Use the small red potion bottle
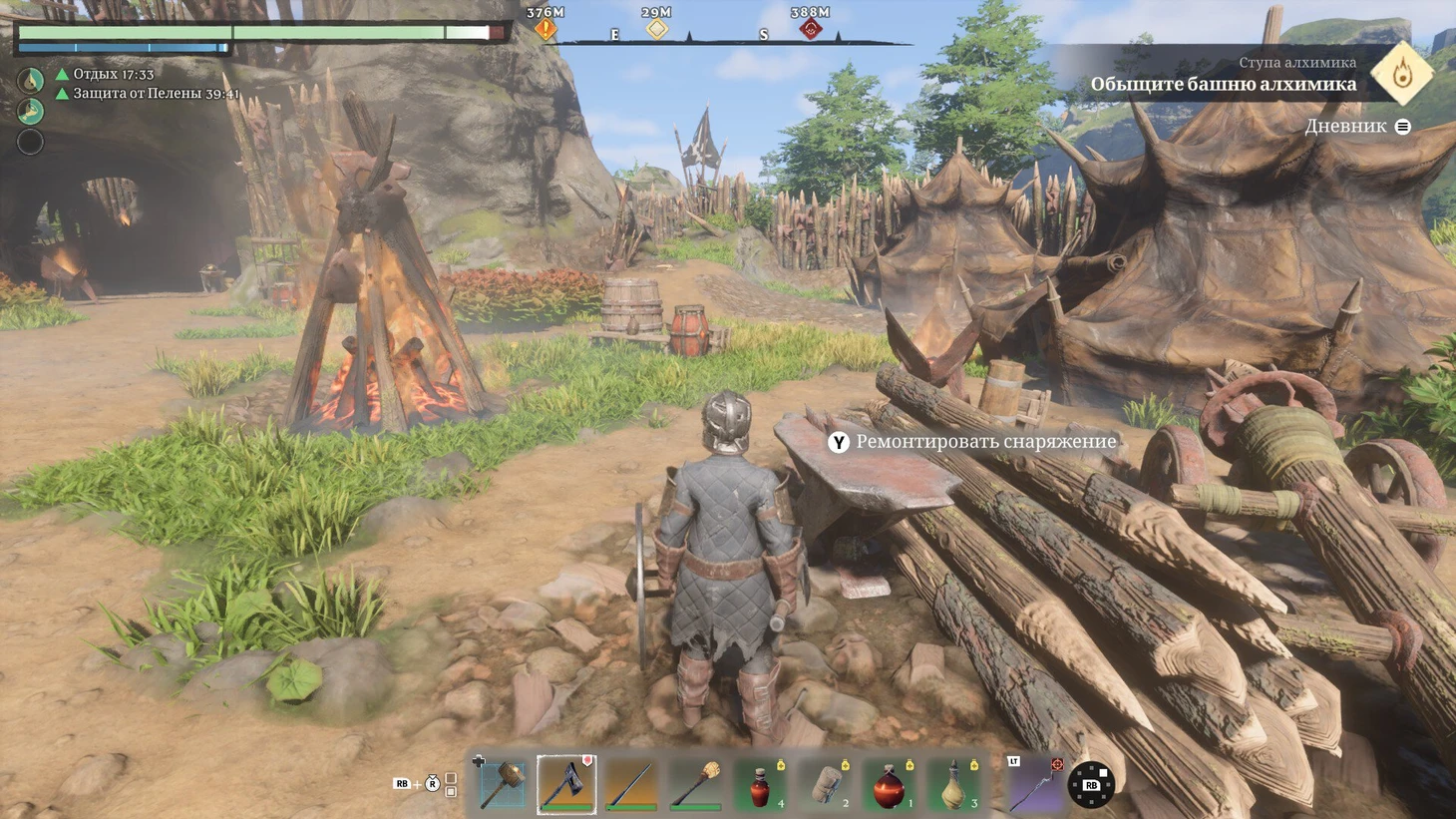The width and height of the screenshot is (1456, 819). 760,785
